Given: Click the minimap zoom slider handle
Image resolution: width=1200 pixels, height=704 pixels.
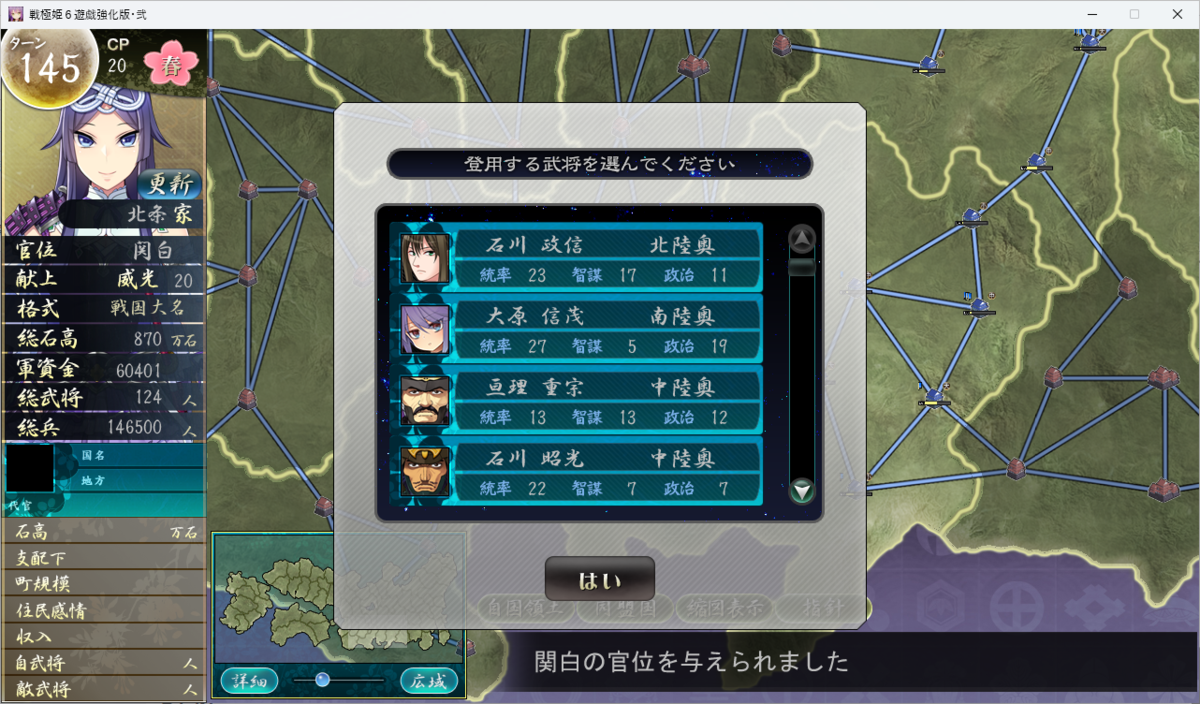Looking at the screenshot, I should pyautogui.click(x=322, y=680).
